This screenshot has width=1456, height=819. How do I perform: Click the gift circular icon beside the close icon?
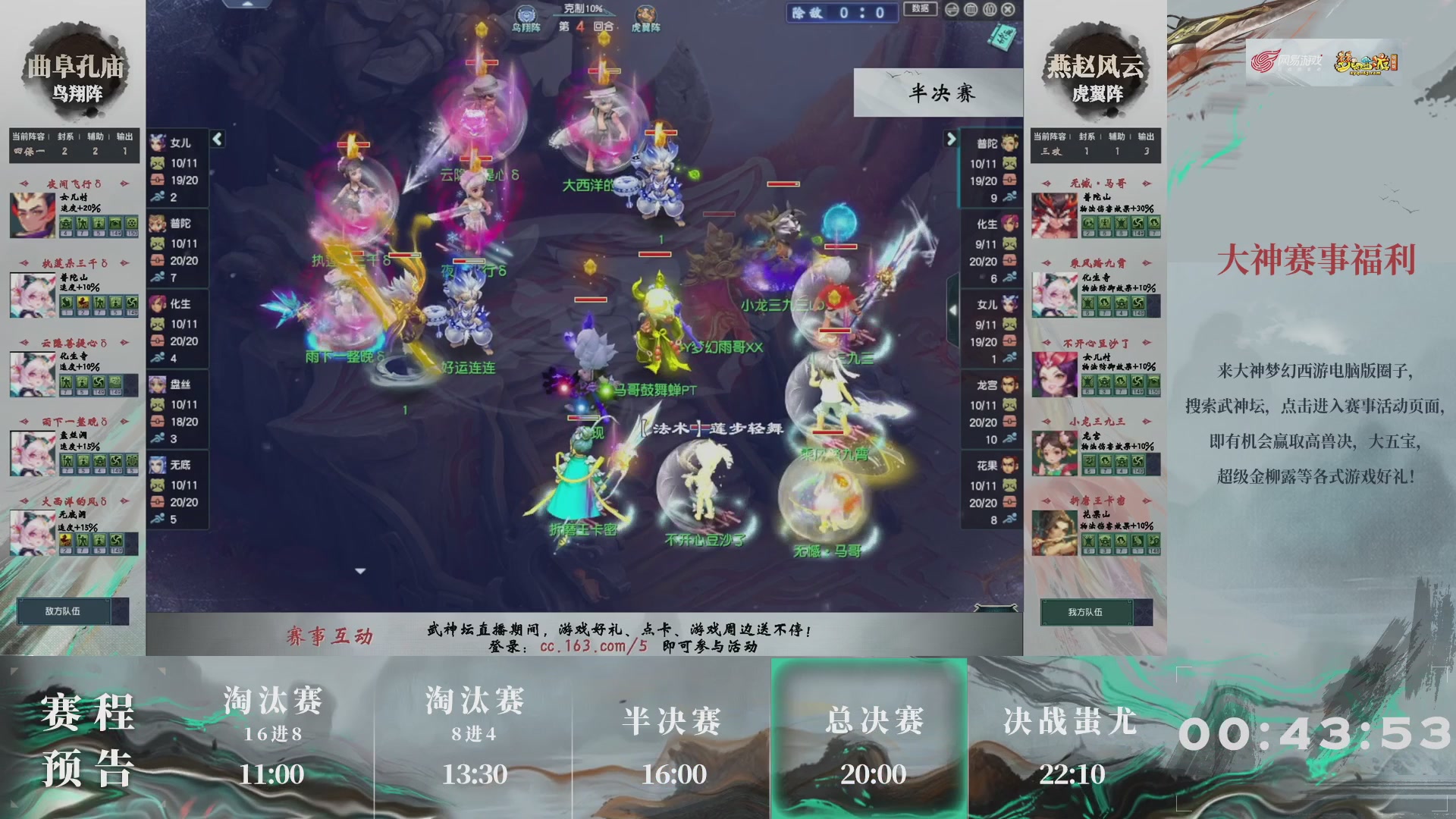[x=989, y=9]
